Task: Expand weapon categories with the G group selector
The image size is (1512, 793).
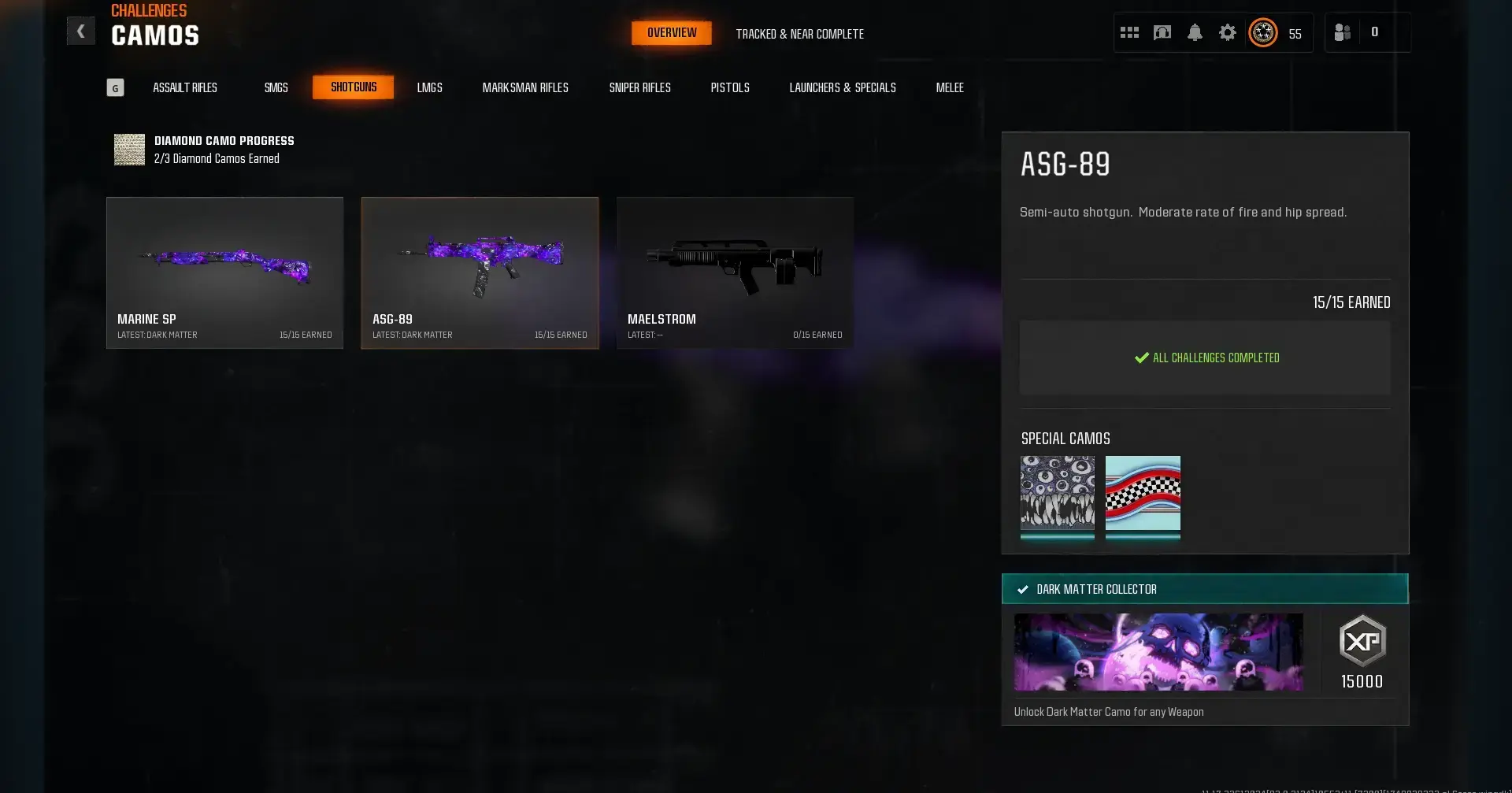Action: pos(115,87)
